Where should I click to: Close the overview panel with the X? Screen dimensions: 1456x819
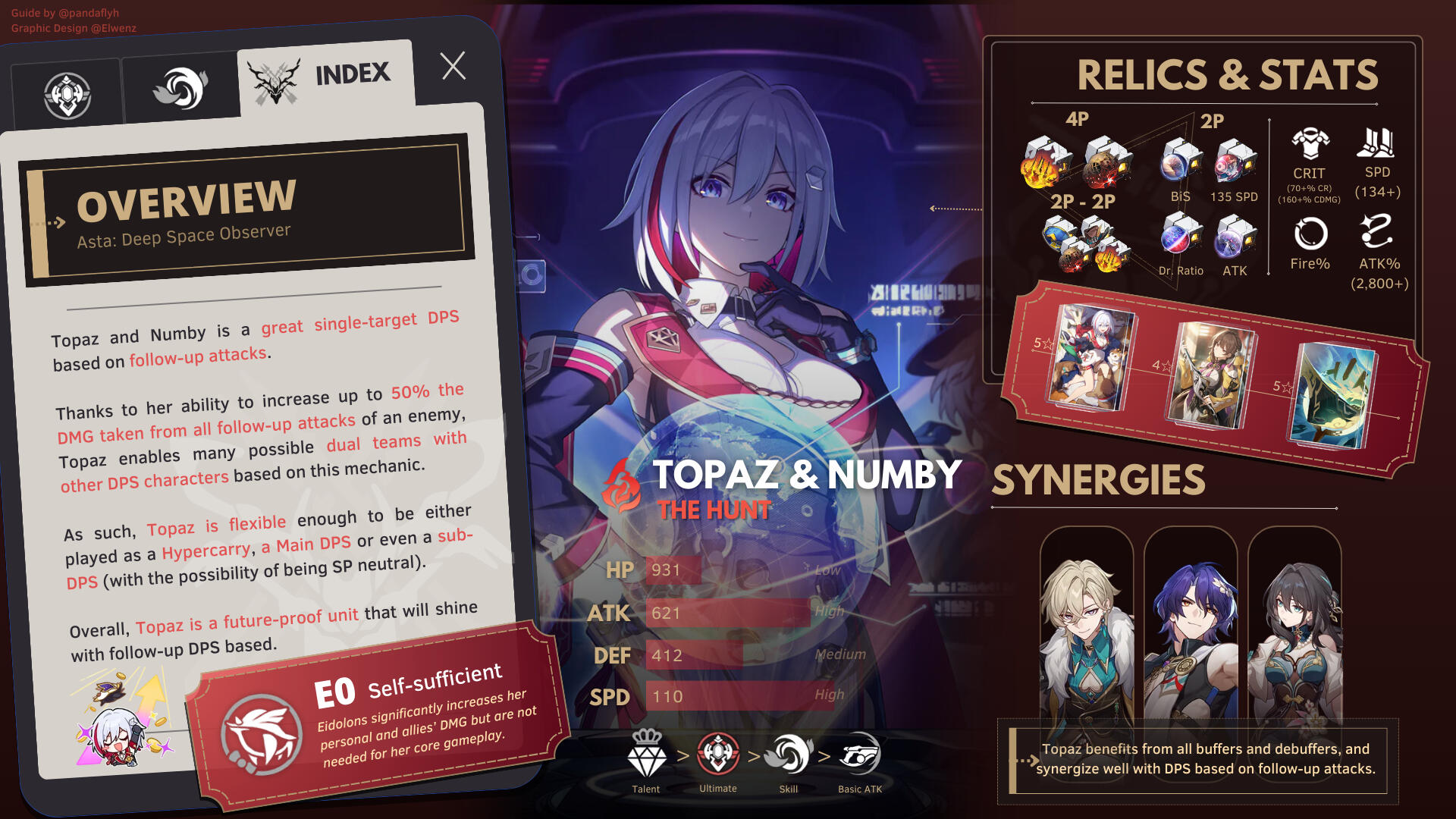[453, 67]
